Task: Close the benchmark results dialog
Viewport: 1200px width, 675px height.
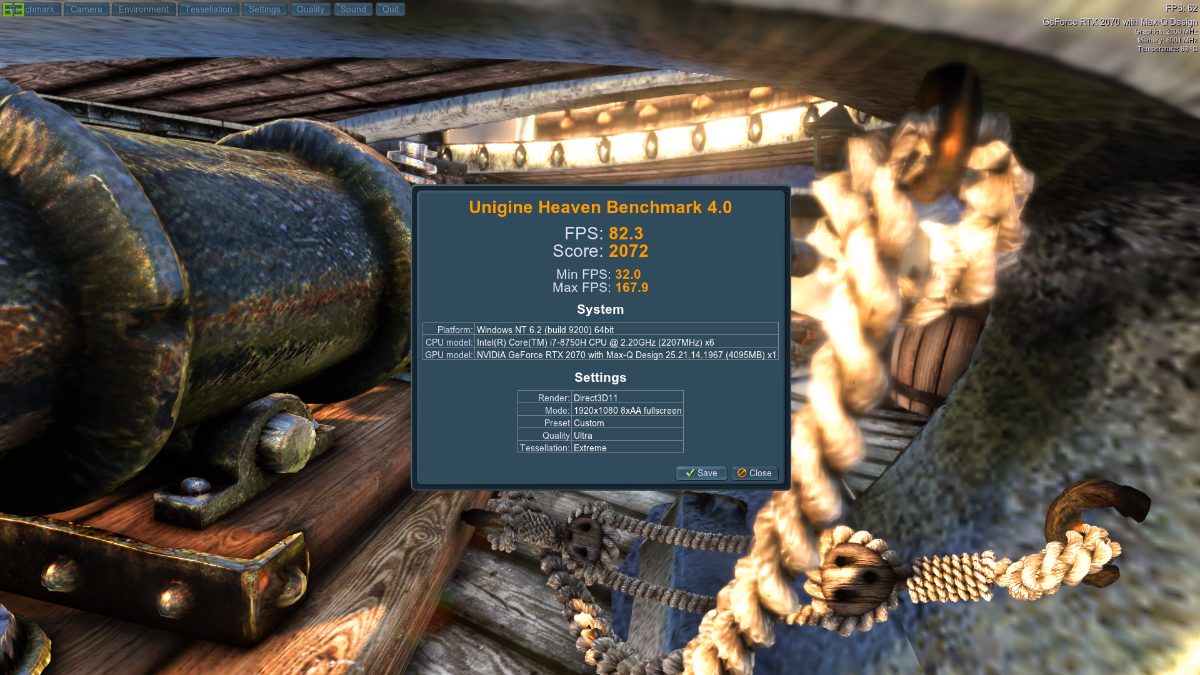Action: 754,473
